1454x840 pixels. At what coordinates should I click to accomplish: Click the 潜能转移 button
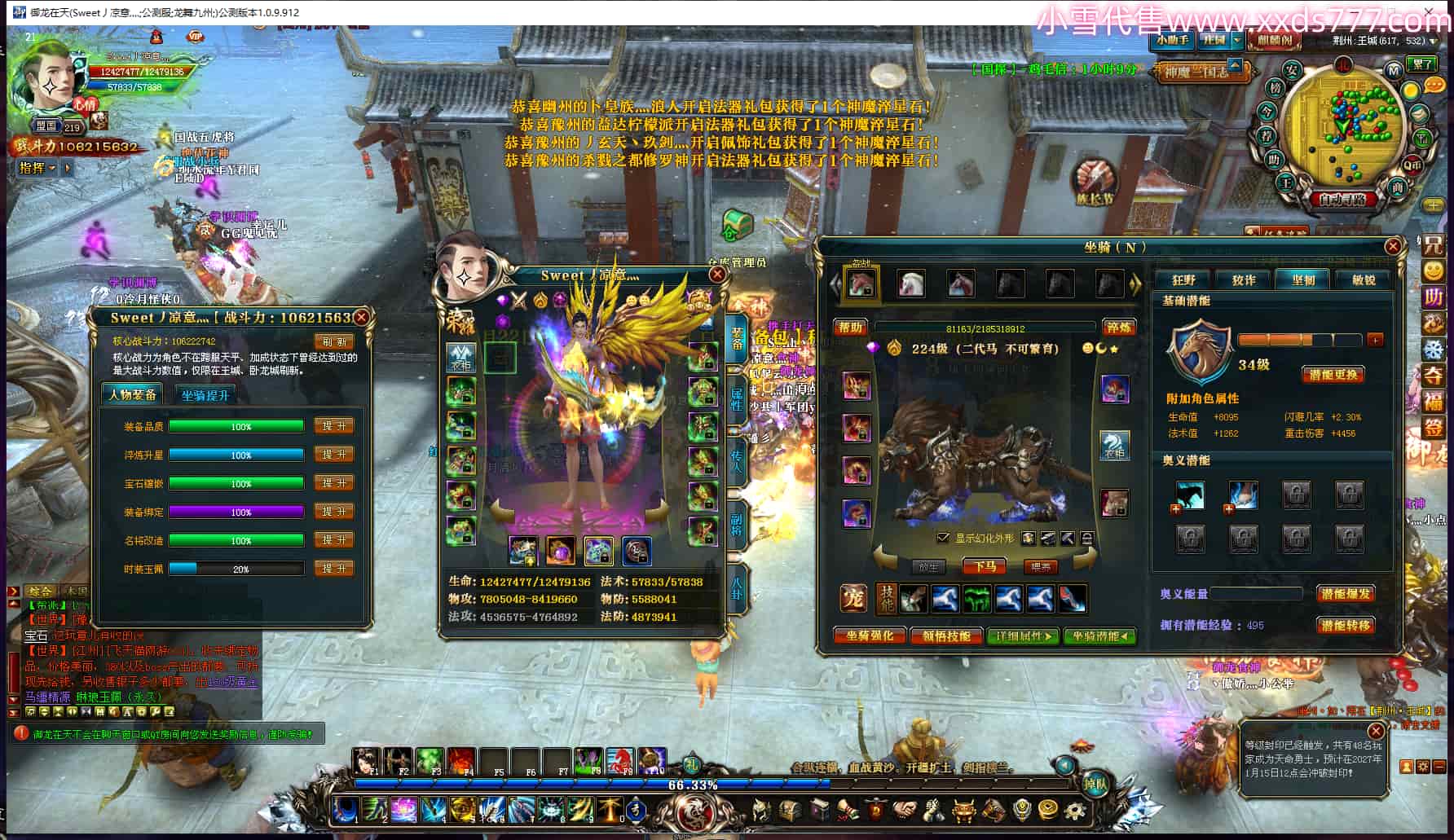(1345, 625)
